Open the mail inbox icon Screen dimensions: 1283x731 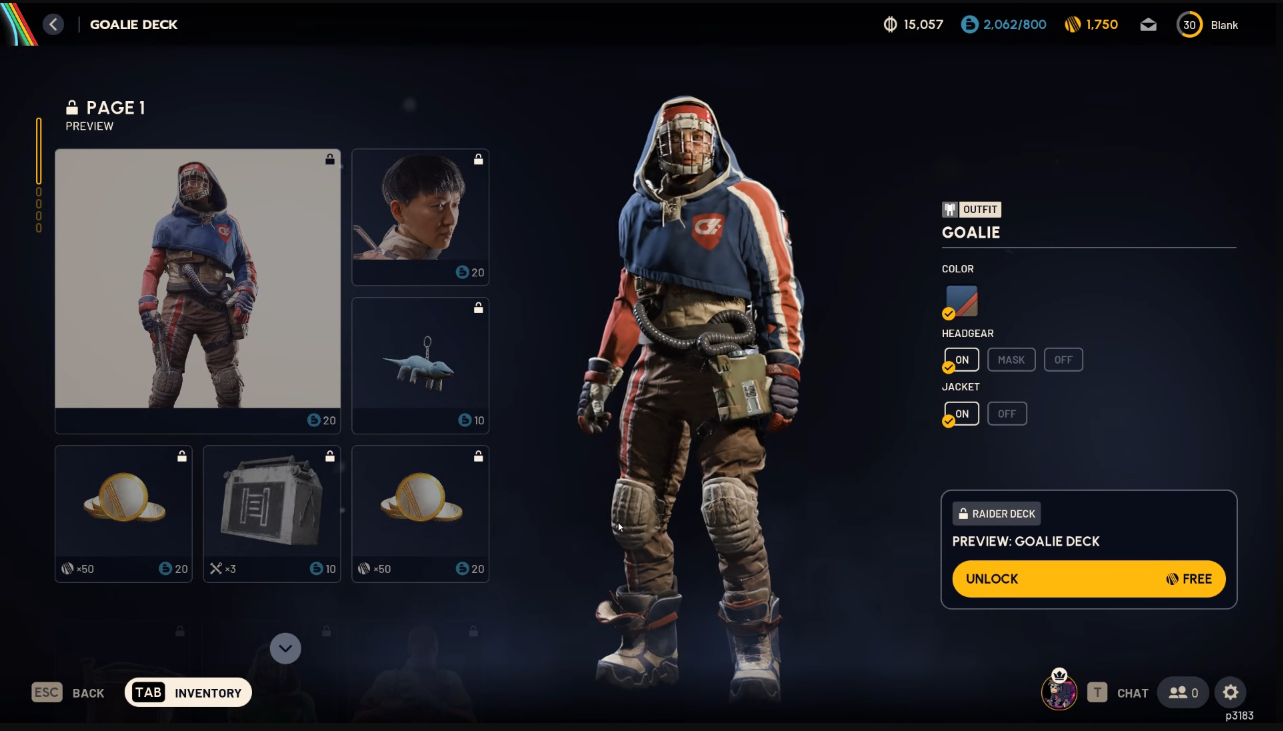click(1149, 25)
